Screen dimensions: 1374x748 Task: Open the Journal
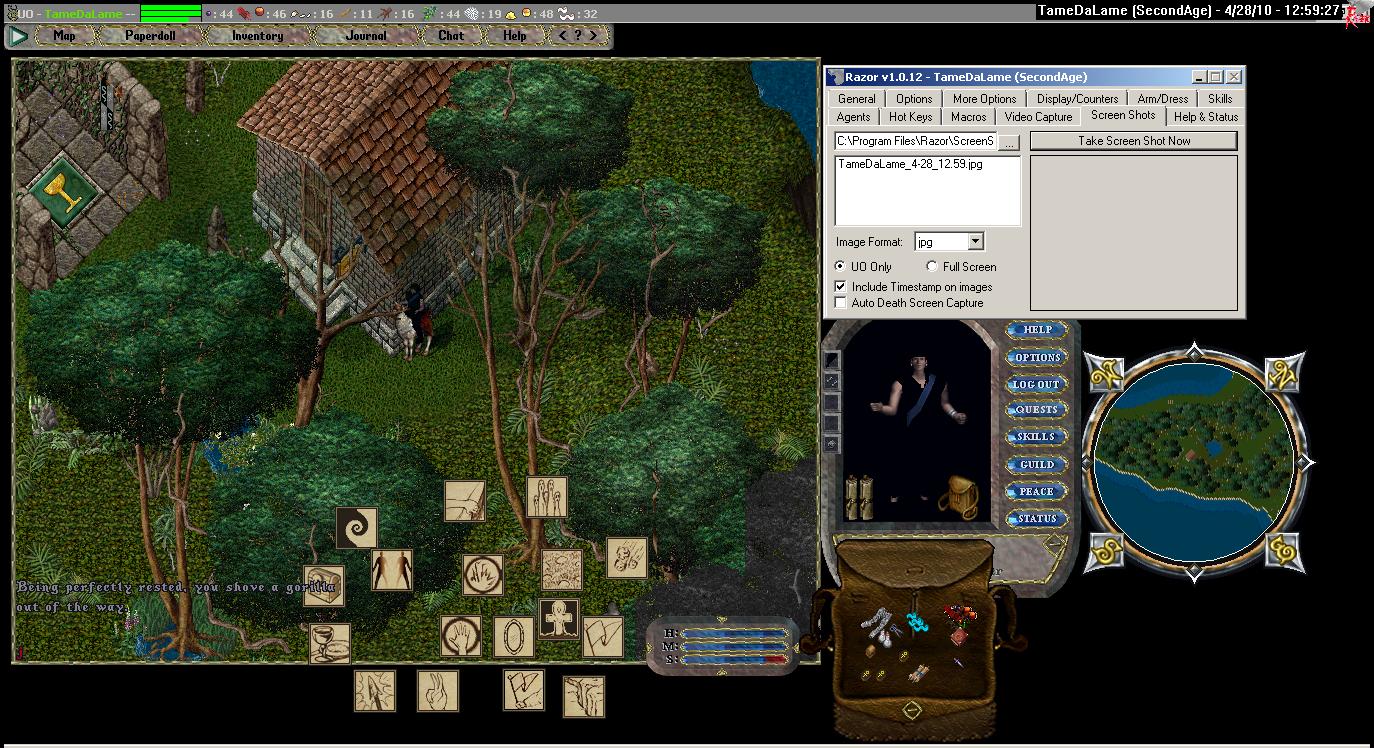click(365, 36)
